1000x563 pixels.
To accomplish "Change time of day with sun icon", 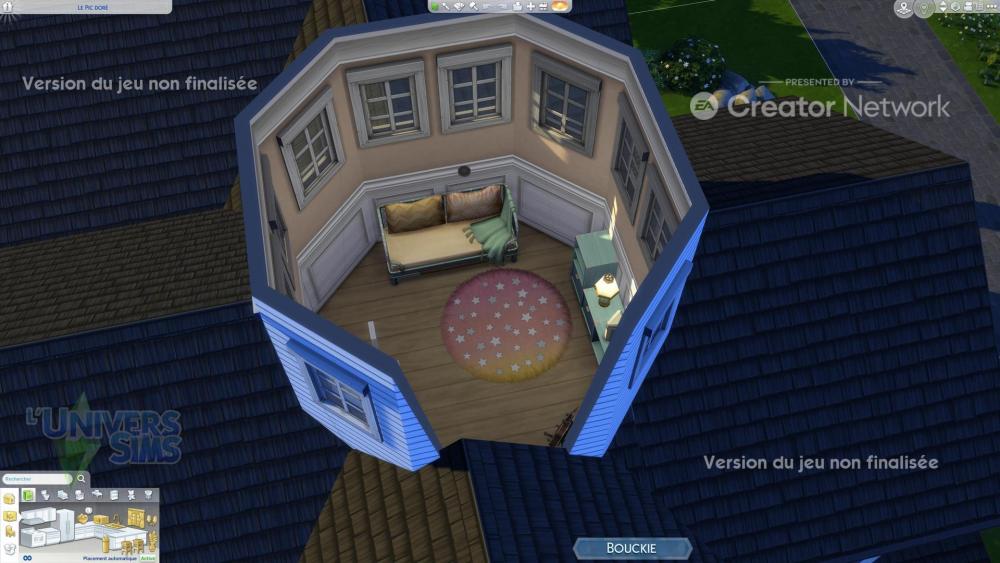I will pyautogui.click(x=560, y=6).
